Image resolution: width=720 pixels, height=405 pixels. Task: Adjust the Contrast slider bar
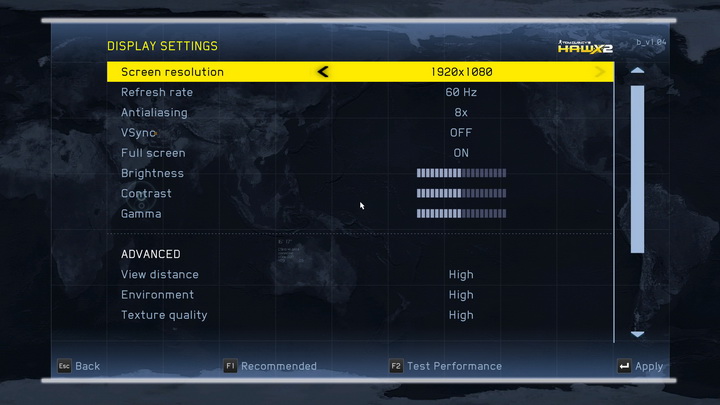click(461, 193)
